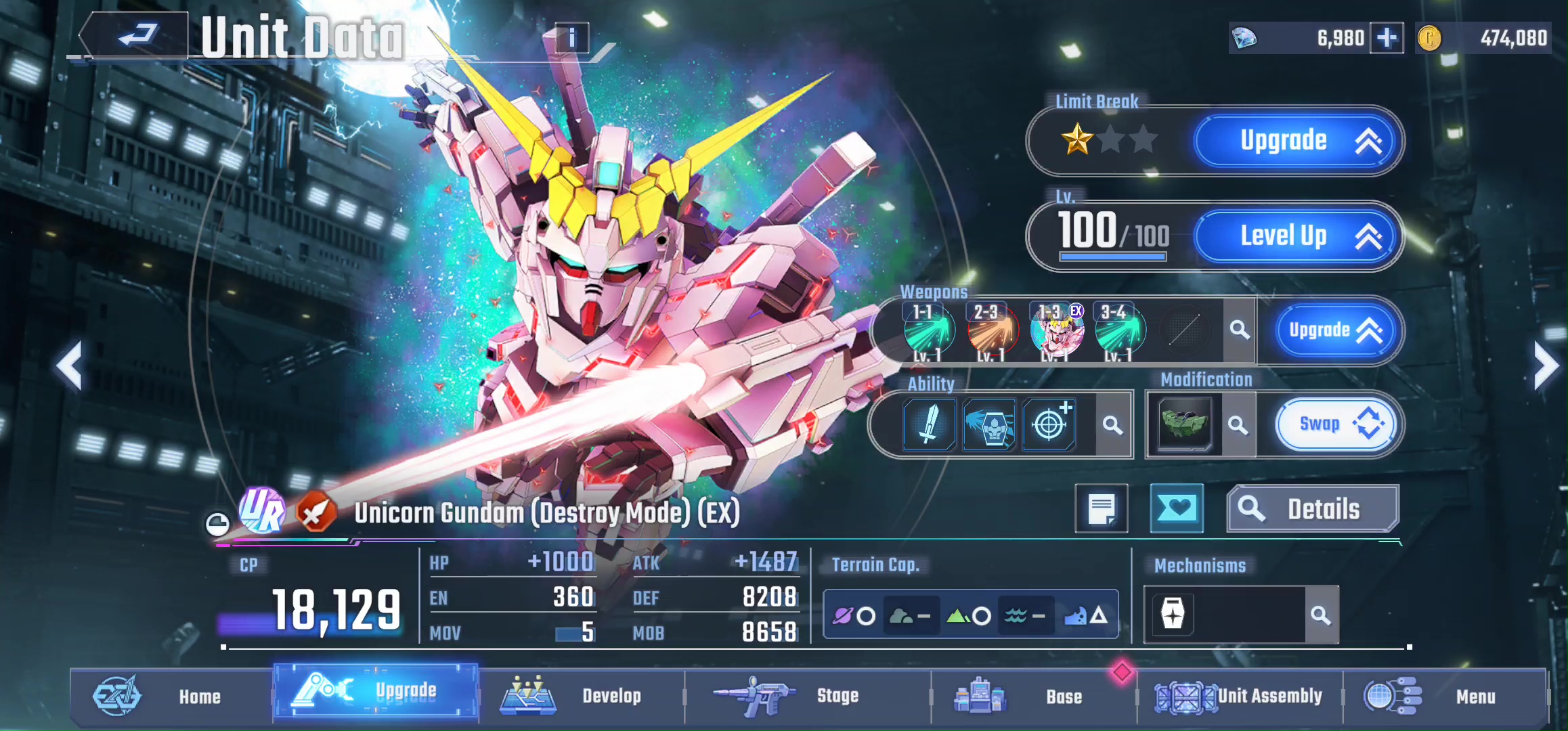Tap the Level Up button
Viewport: 1568px width, 731px height.
click(x=1297, y=236)
